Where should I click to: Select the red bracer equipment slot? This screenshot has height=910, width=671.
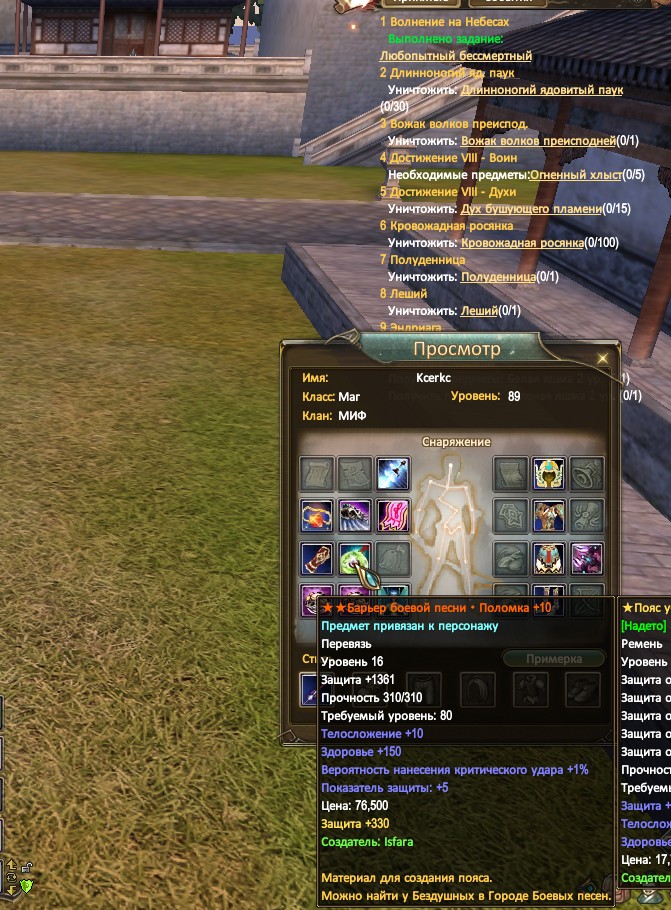(317, 559)
